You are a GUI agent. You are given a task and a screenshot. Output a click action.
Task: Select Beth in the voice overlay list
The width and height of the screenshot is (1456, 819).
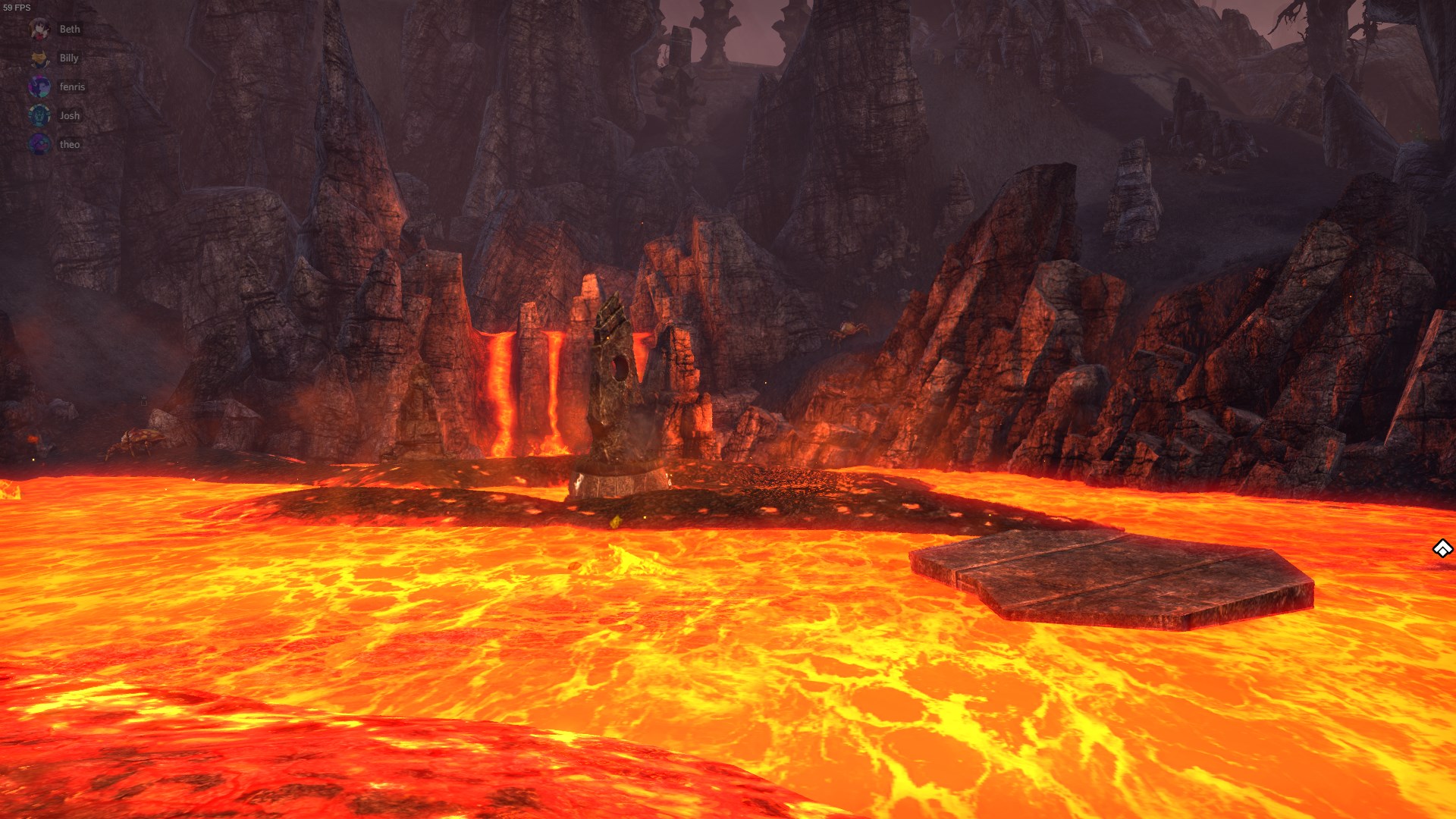(x=68, y=30)
